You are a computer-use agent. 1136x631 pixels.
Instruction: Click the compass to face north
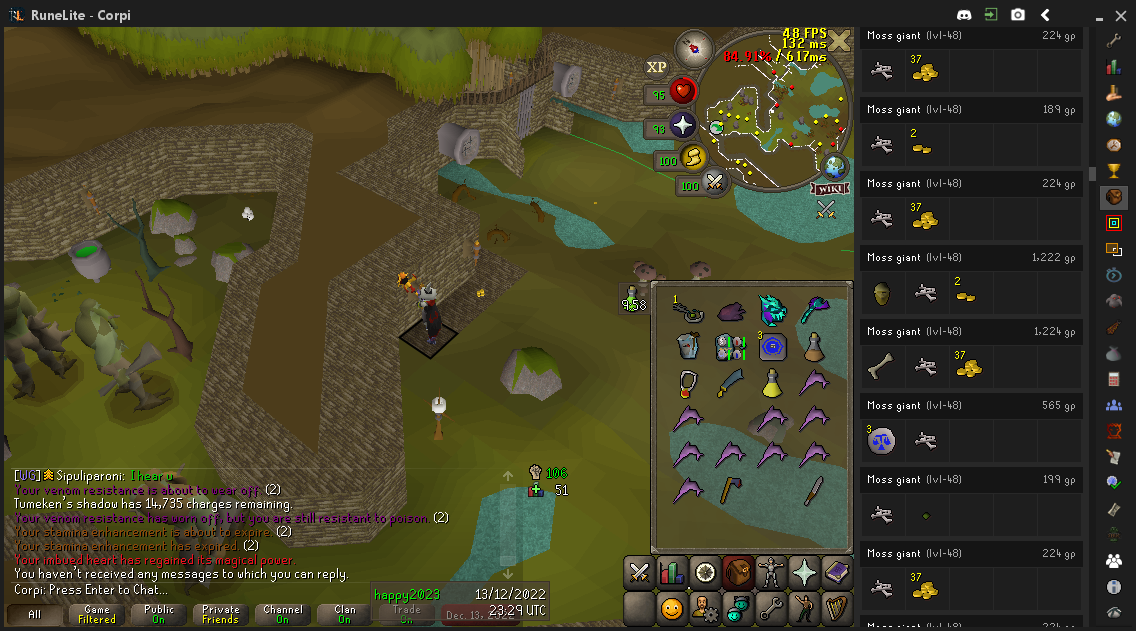pos(692,47)
